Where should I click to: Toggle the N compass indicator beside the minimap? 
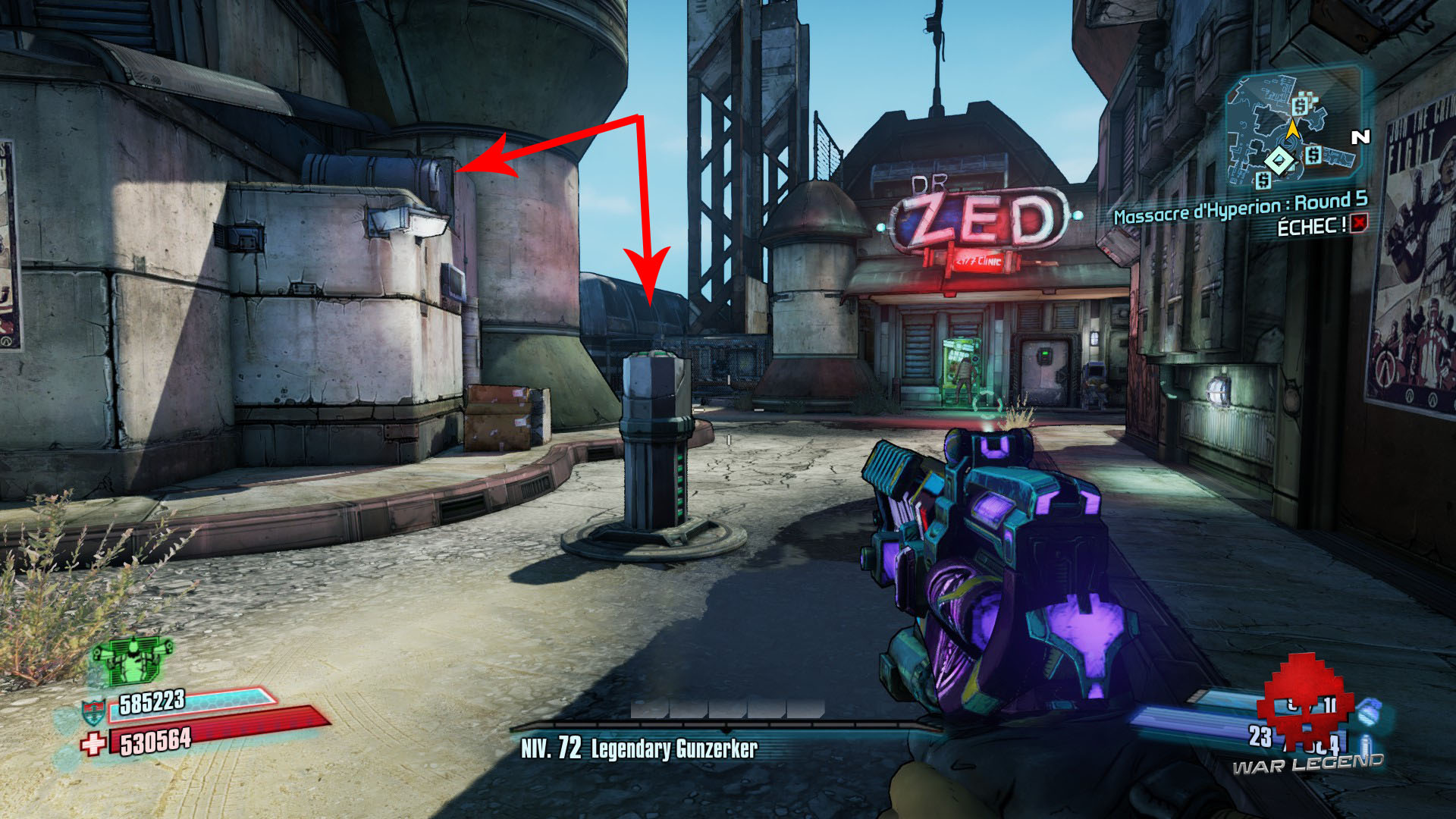pyautogui.click(x=1360, y=135)
